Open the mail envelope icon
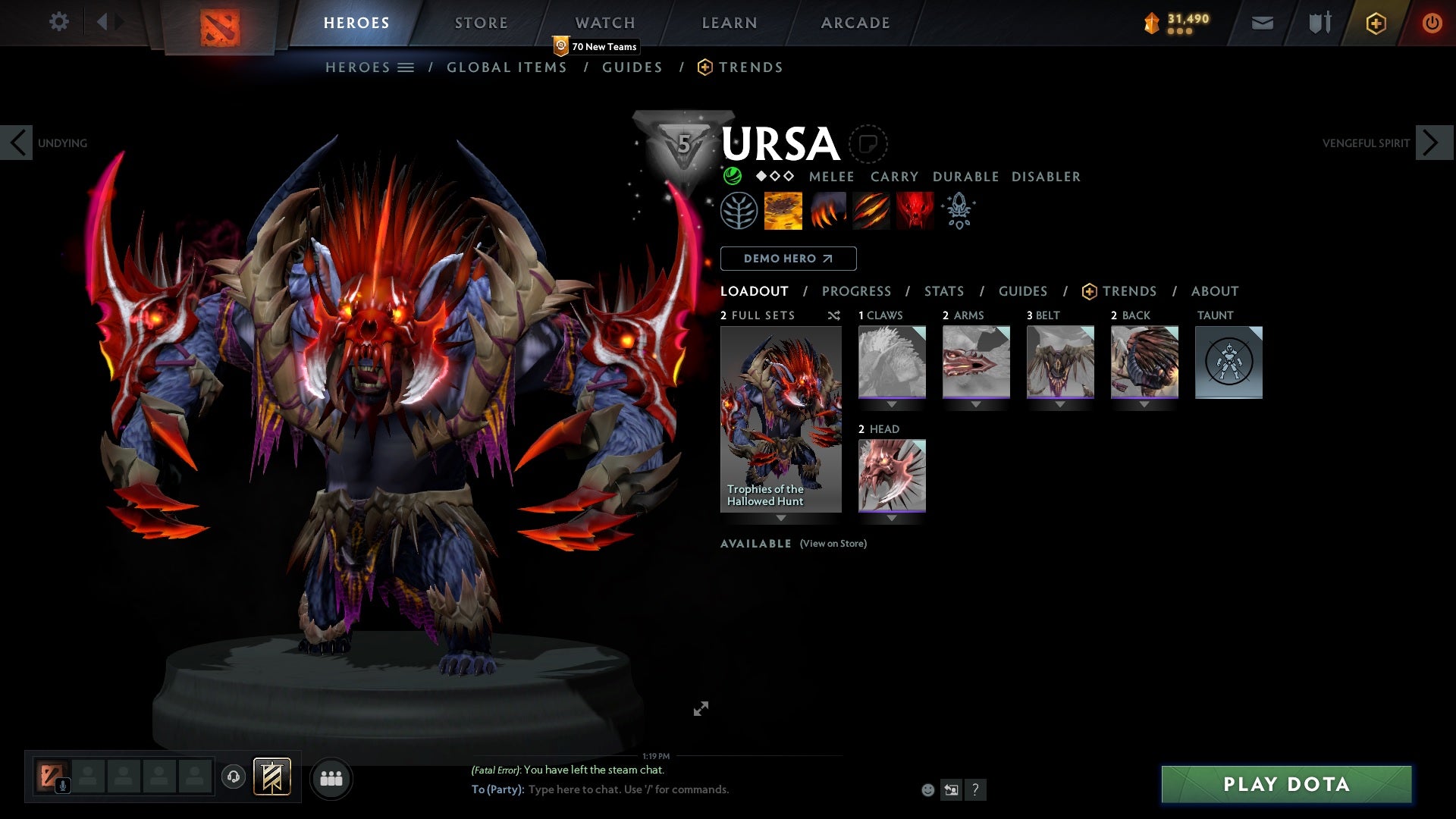Screen dimensions: 1456x819 pyautogui.click(x=1261, y=23)
